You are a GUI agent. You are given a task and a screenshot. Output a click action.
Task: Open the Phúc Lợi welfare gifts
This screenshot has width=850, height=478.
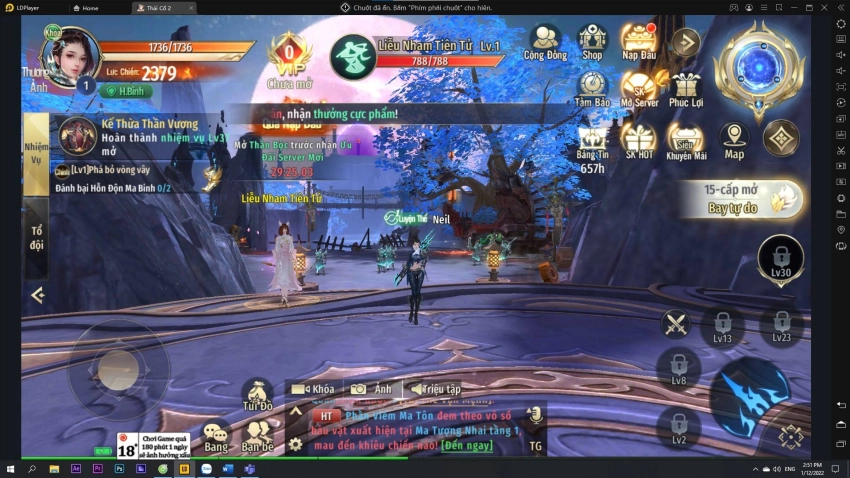[686, 89]
